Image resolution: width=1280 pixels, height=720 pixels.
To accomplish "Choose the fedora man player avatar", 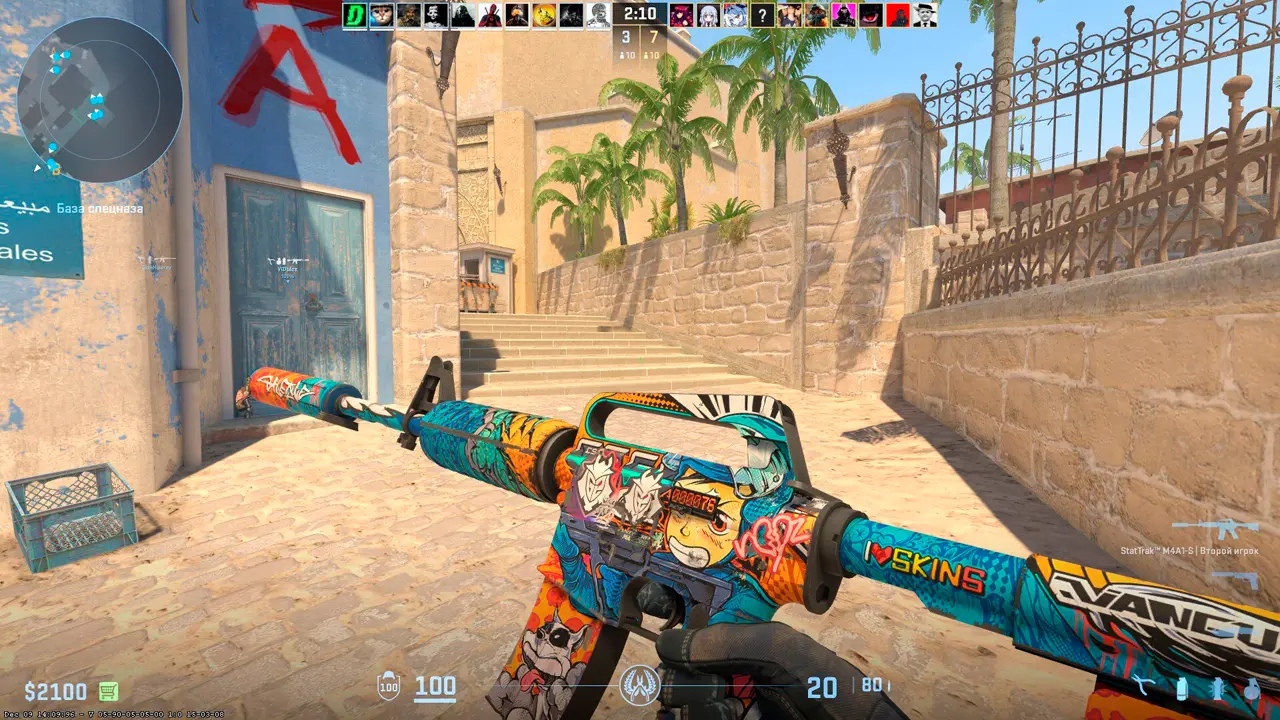I will point(925,15).
